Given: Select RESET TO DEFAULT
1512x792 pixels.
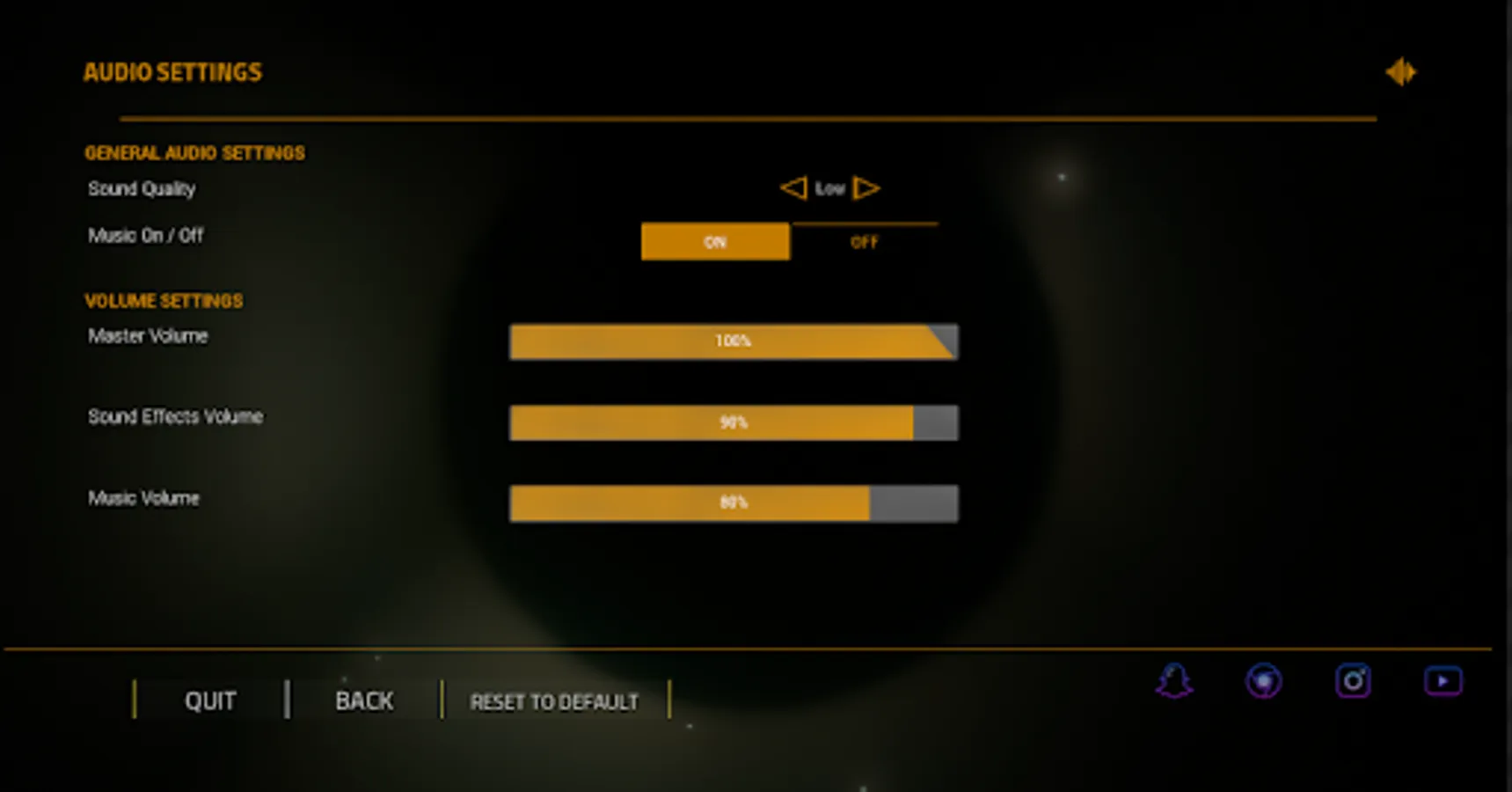Looking at the screenshot, I should (553, 701).
